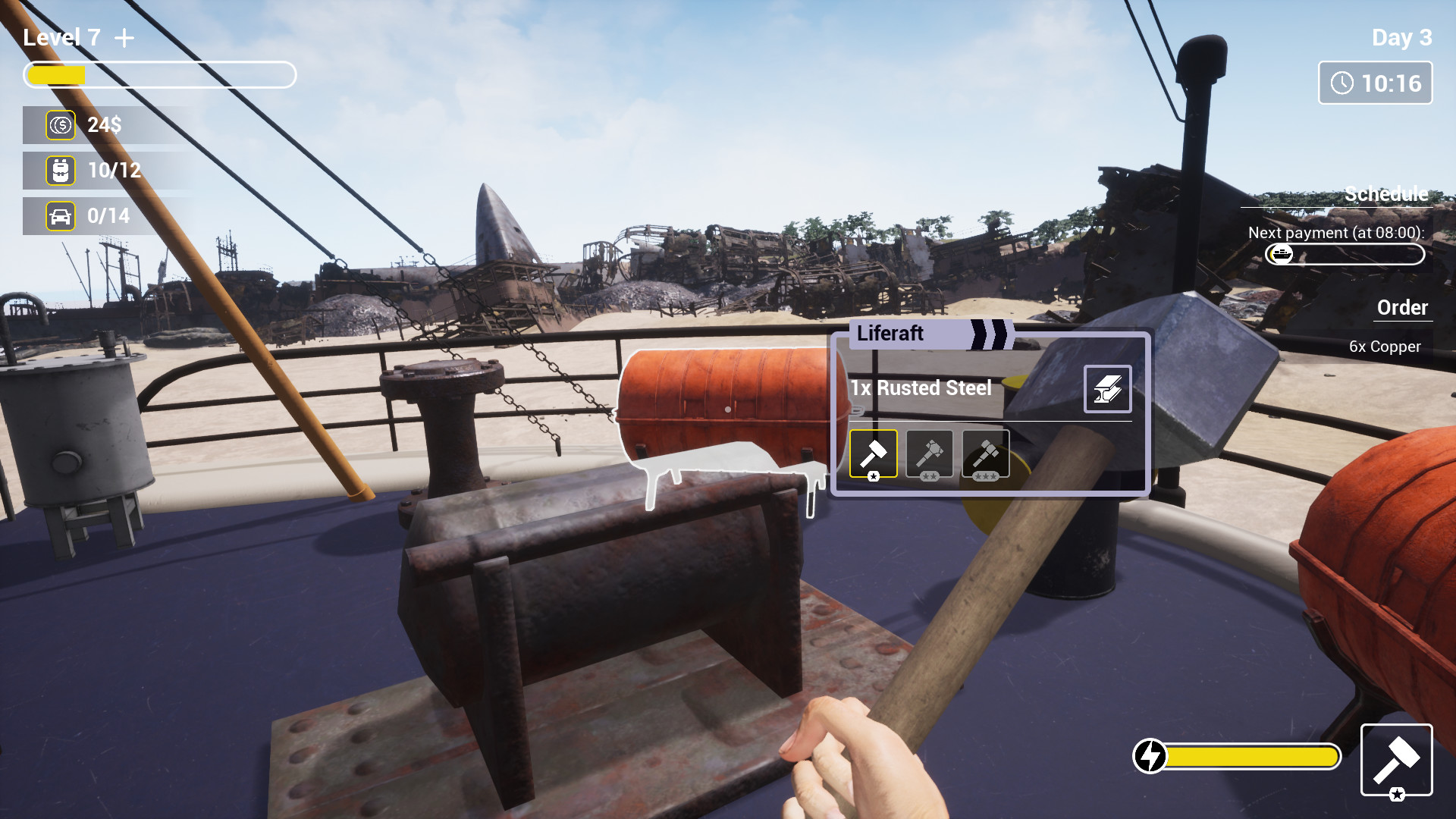This screenshot has height=819, width=1456.
Task: Select the three-star hammer option
Action: [x=985, y=453]
